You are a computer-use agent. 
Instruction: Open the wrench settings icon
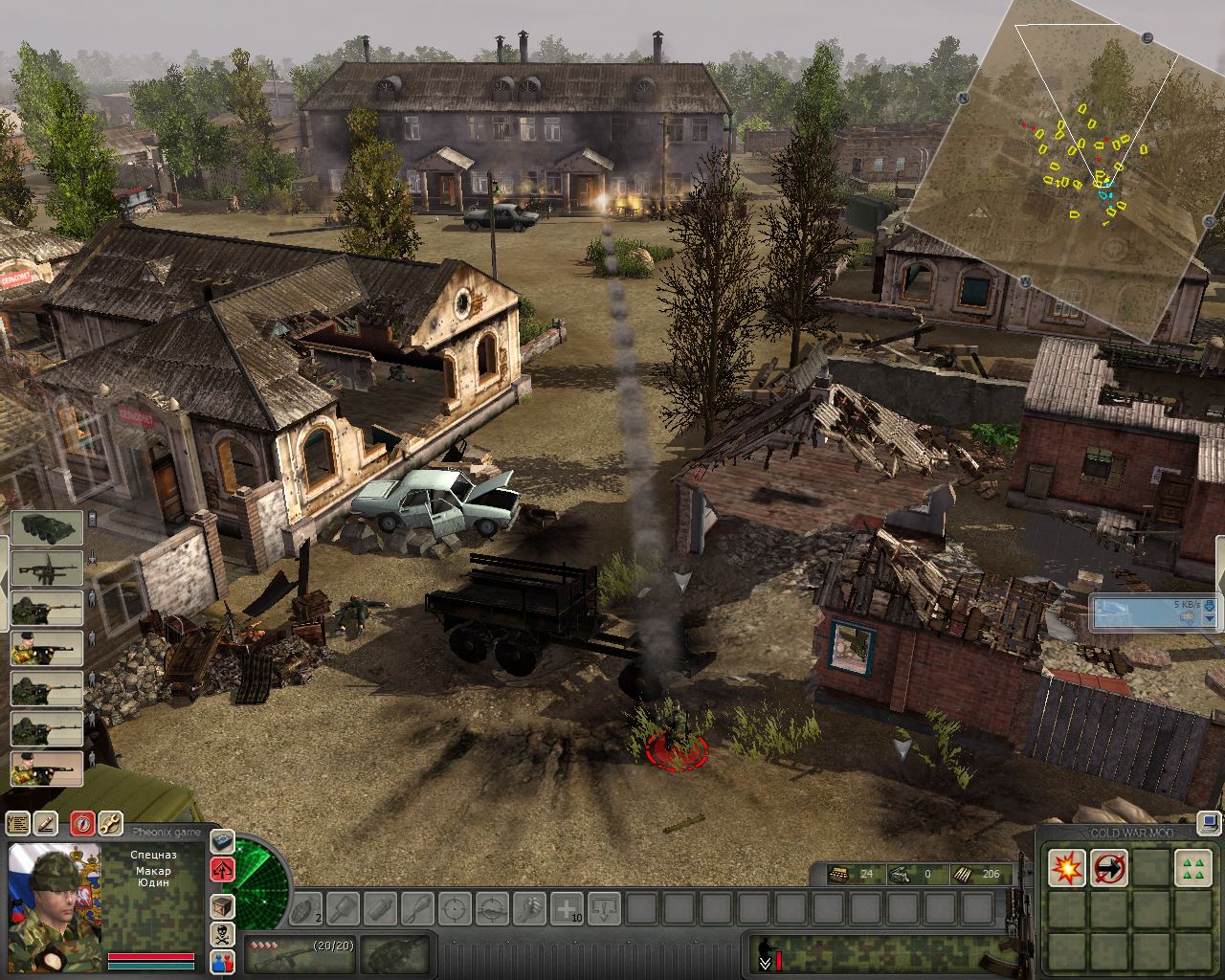coord(110,823)
